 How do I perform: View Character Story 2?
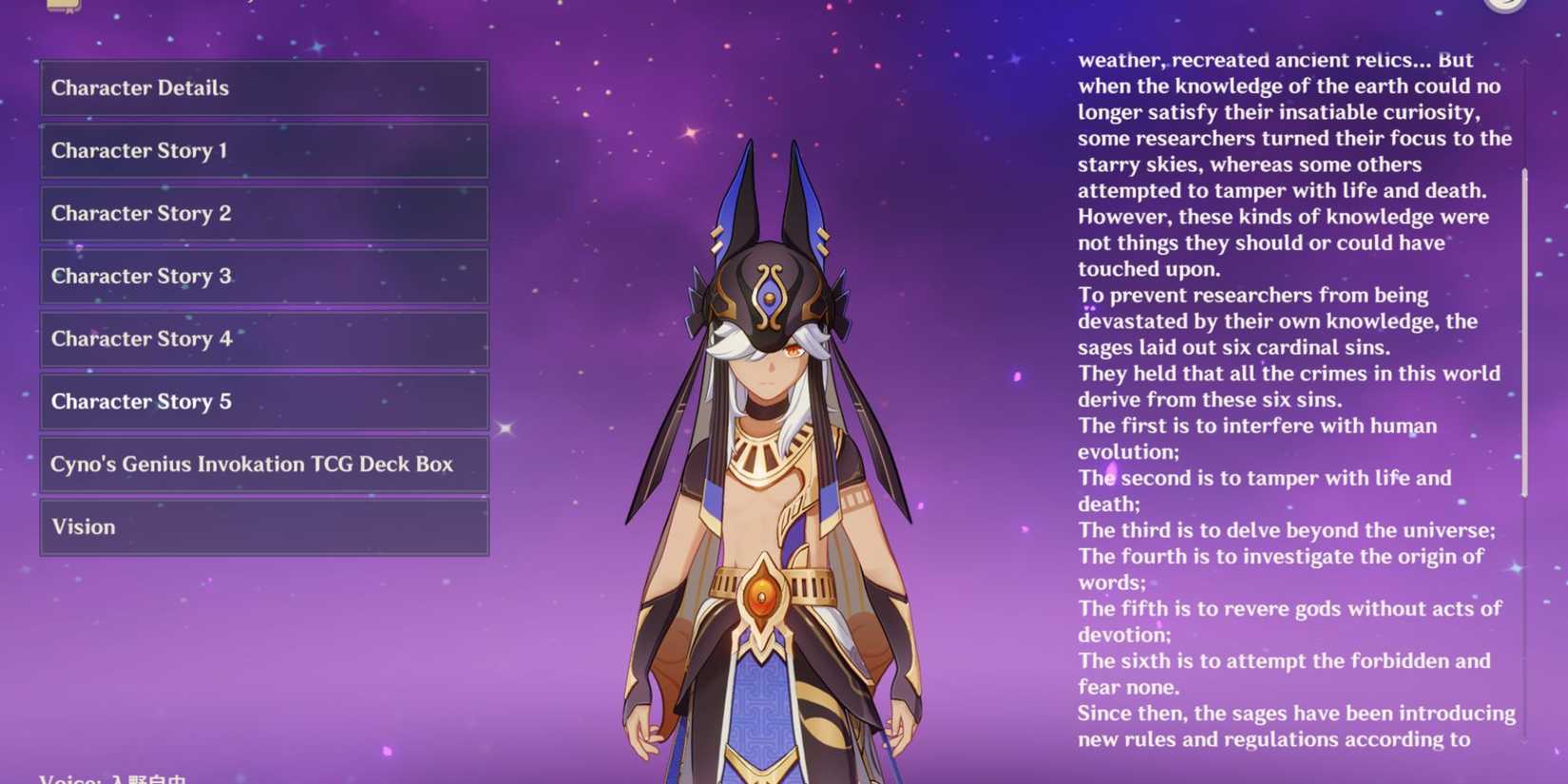tap(262, 213)
